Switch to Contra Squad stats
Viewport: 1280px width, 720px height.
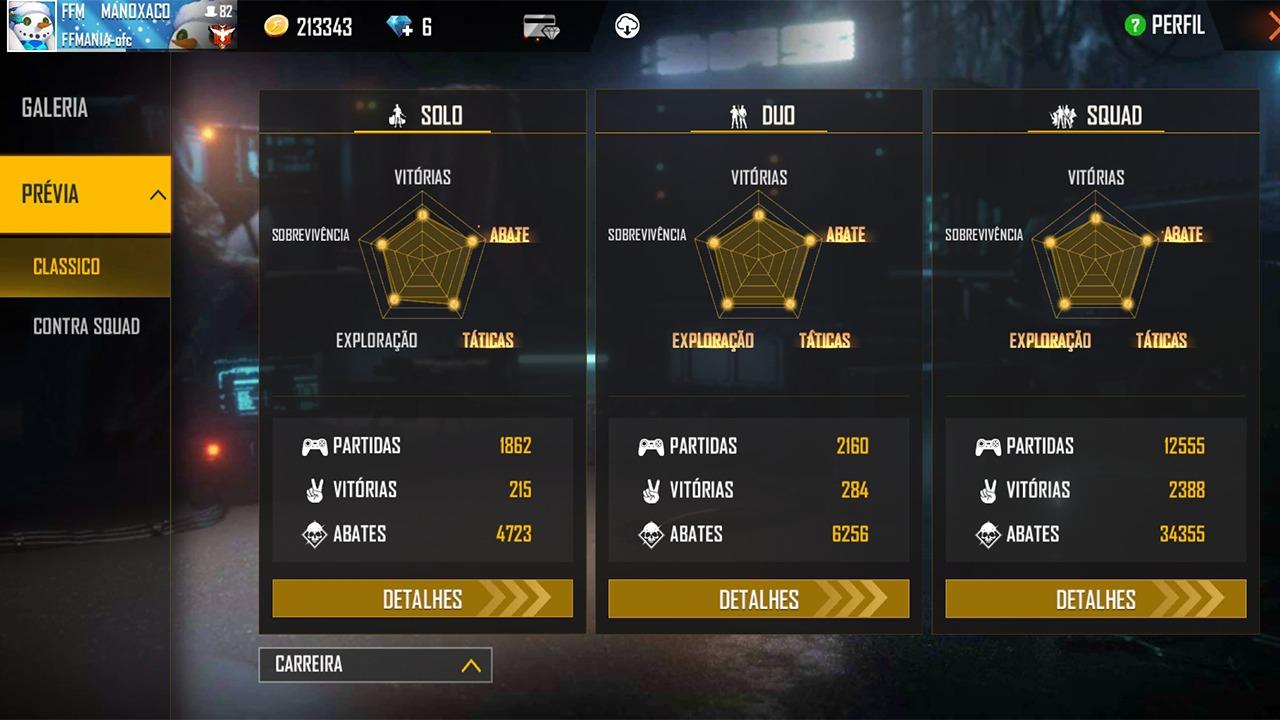click(x=86, y=326)
